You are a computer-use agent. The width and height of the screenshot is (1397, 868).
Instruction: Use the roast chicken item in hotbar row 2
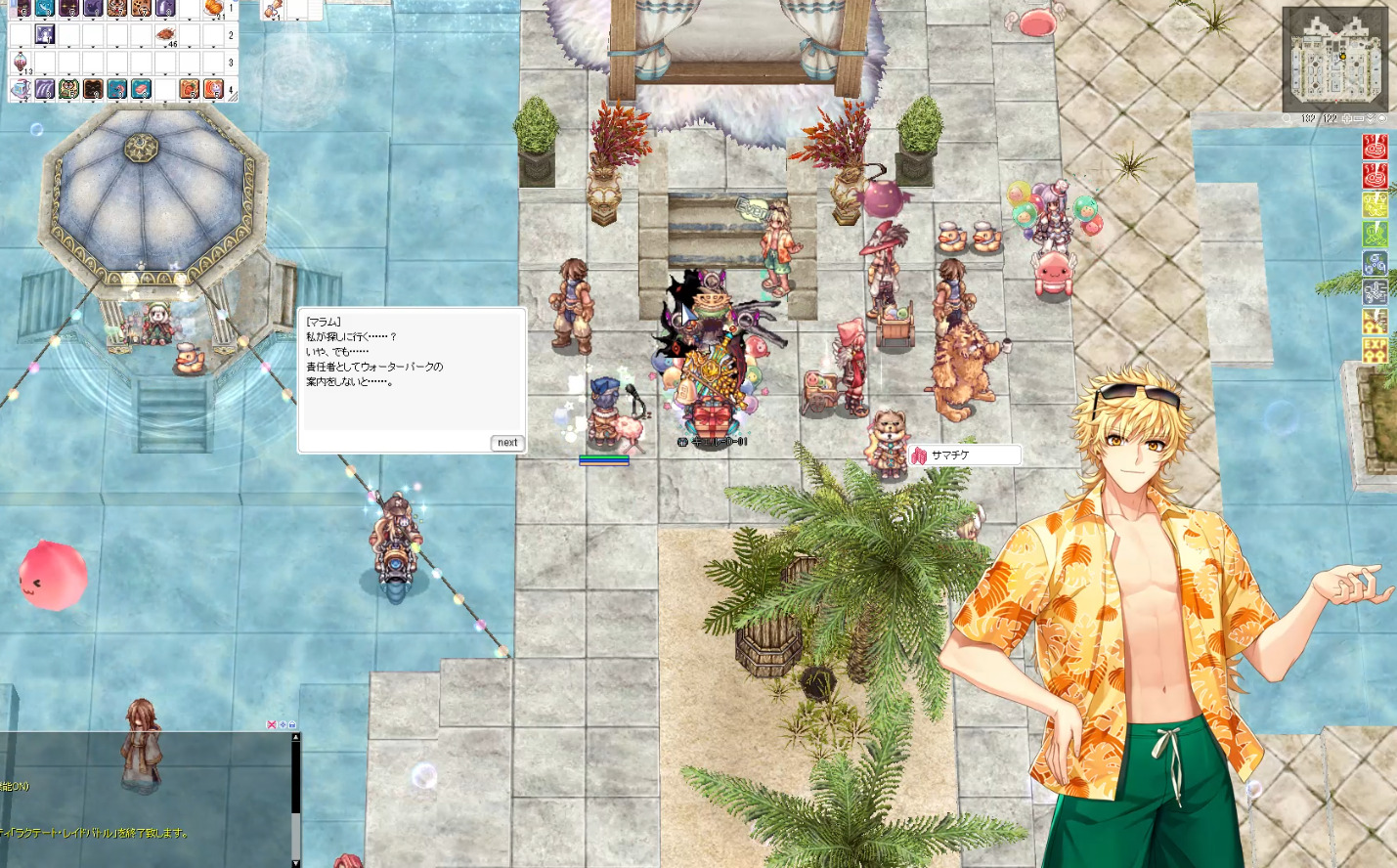[165, 35]
